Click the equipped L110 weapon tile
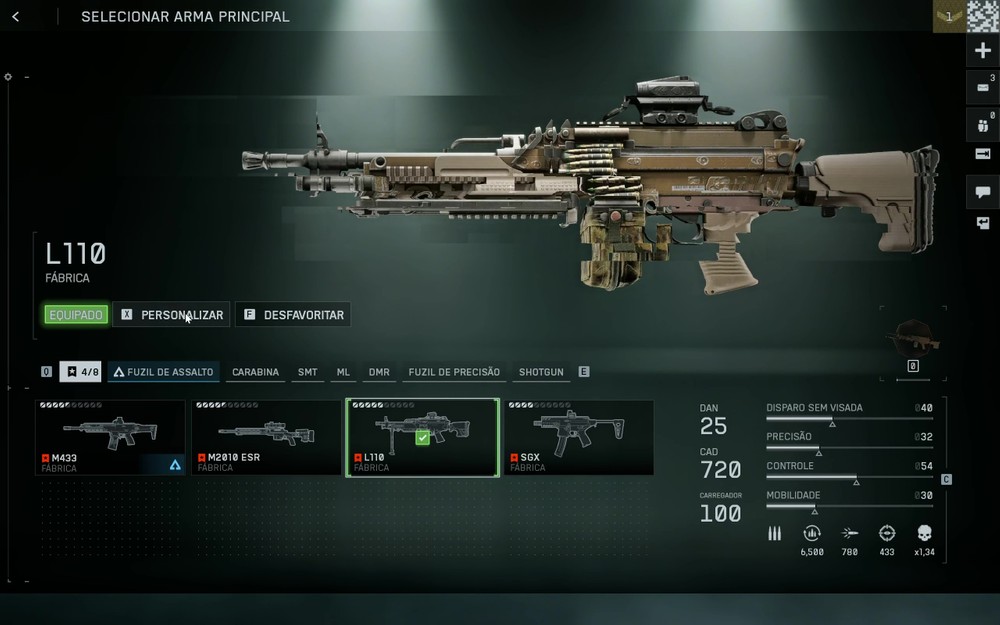 [422, 437]
